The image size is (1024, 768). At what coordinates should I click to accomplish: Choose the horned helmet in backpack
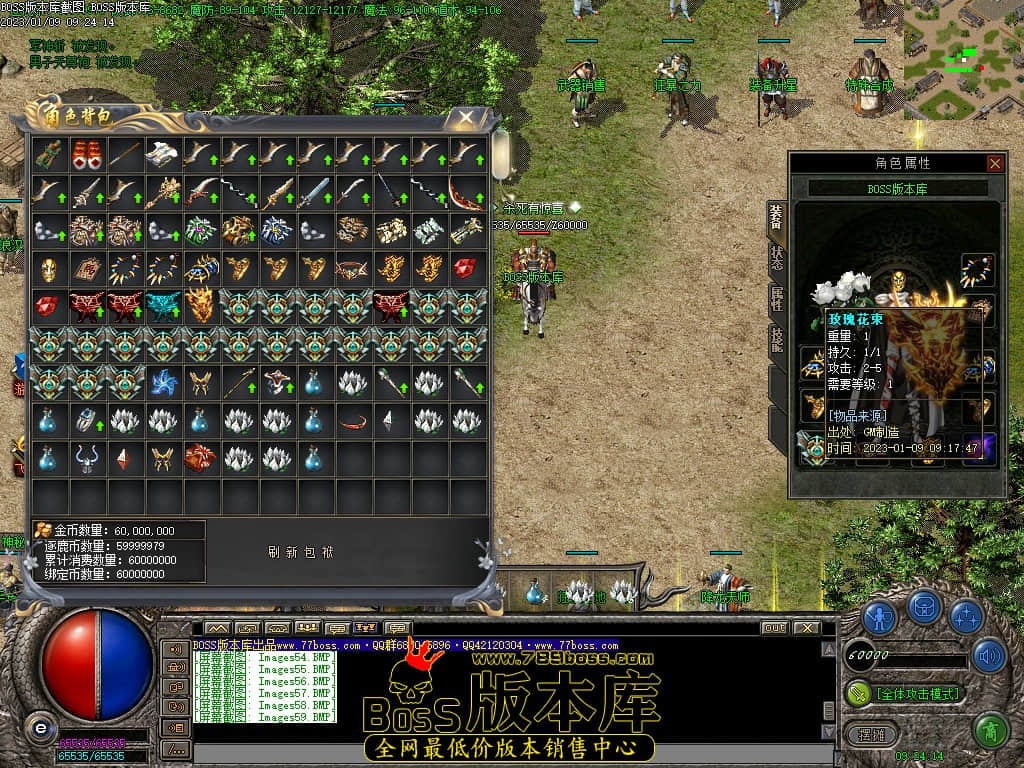point(87,458)
